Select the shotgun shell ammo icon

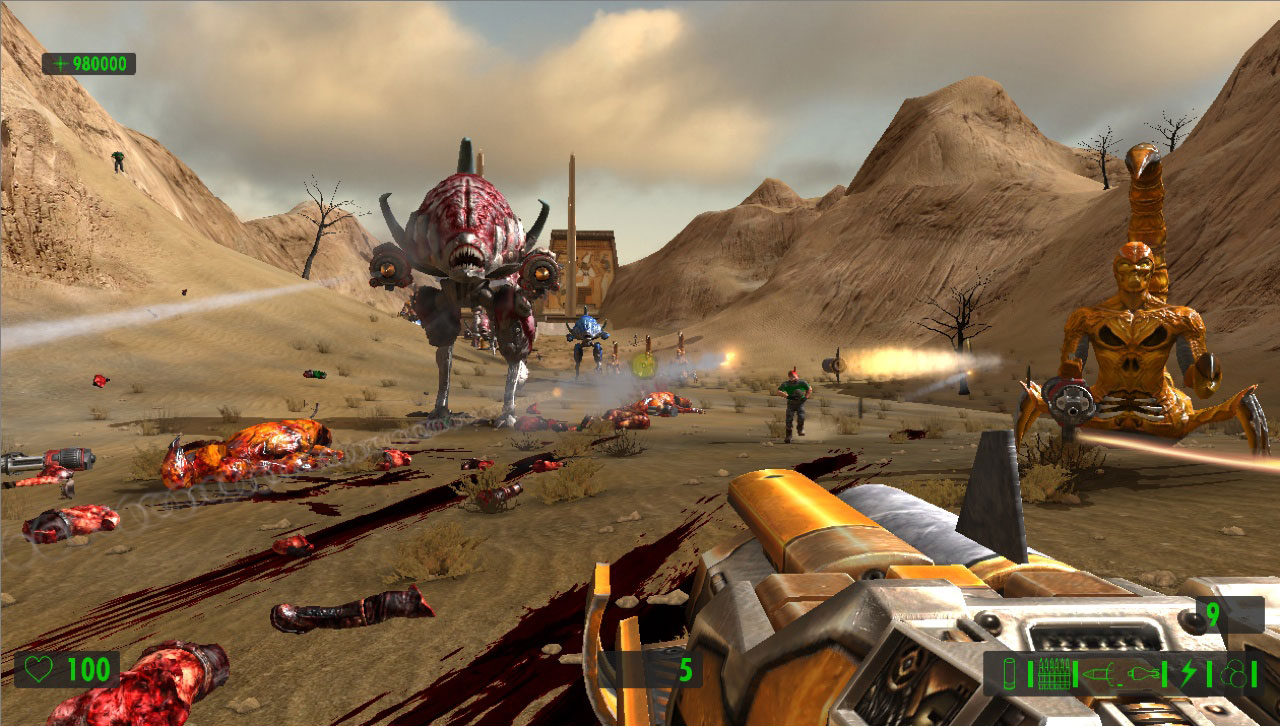(x=1010, y=673)
